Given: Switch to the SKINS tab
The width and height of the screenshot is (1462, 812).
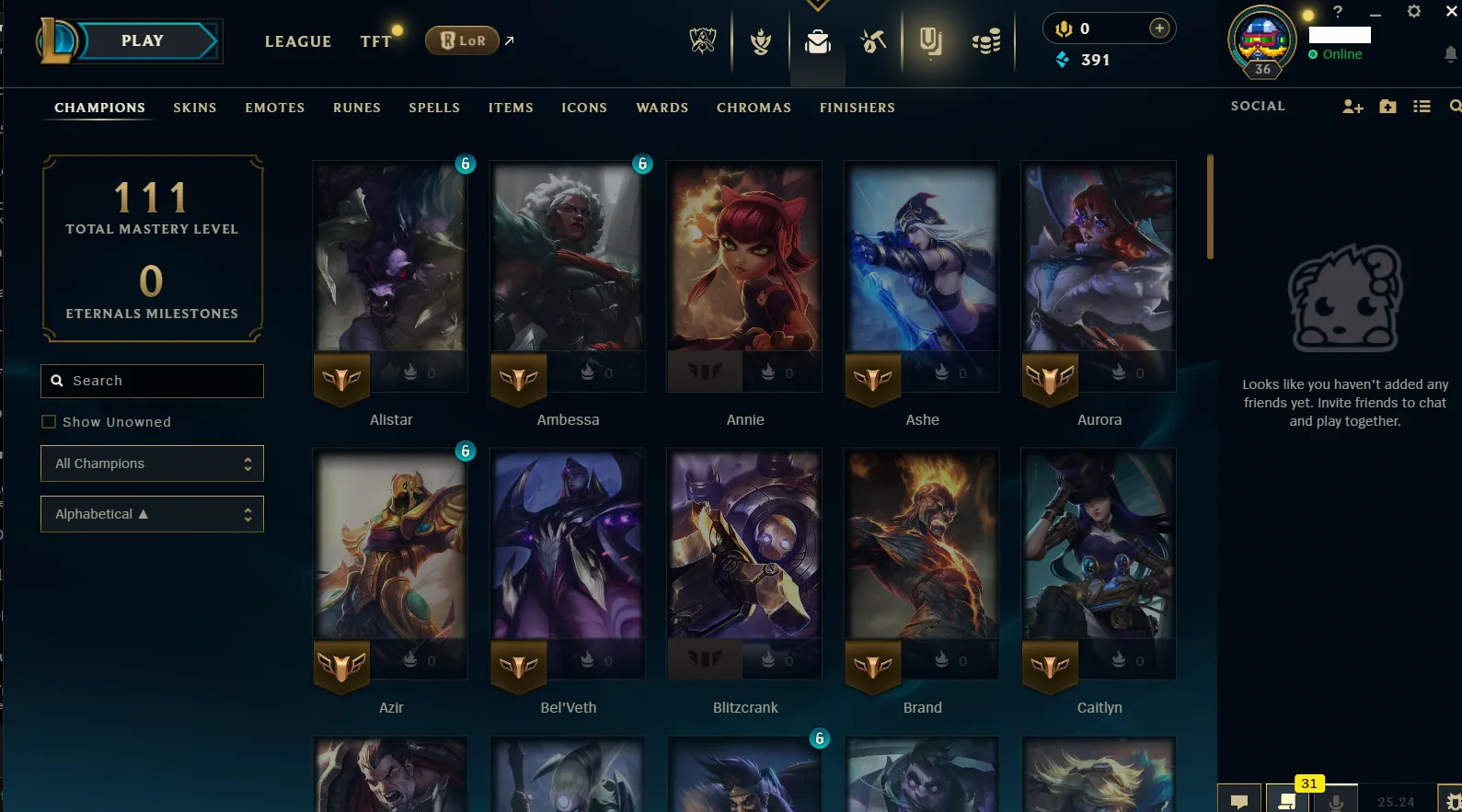Looking at the screenshot, I should pyautogui.click(x=194, y=108).
